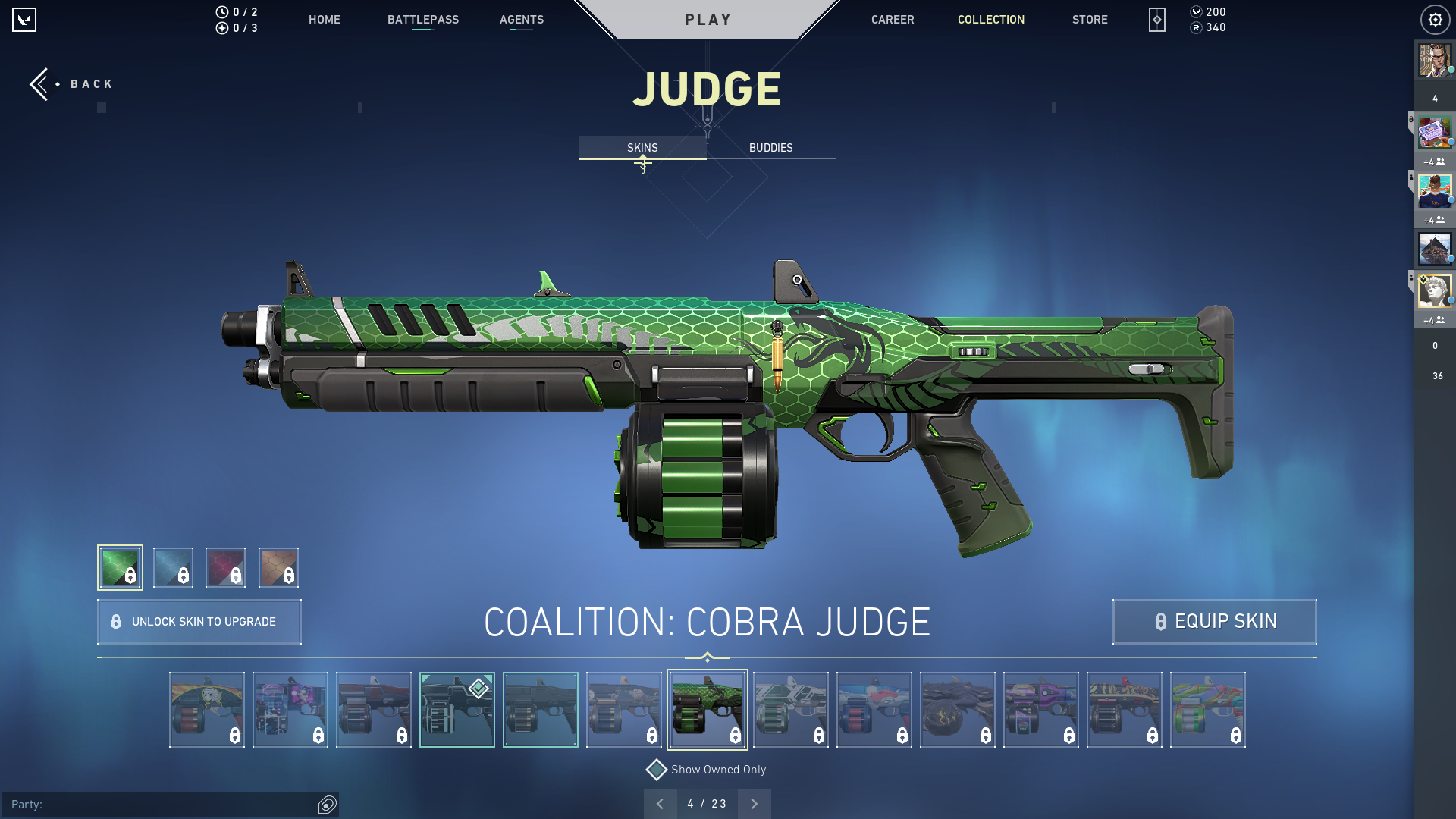Click the Radianite Points currency icon

point(1197,27)
